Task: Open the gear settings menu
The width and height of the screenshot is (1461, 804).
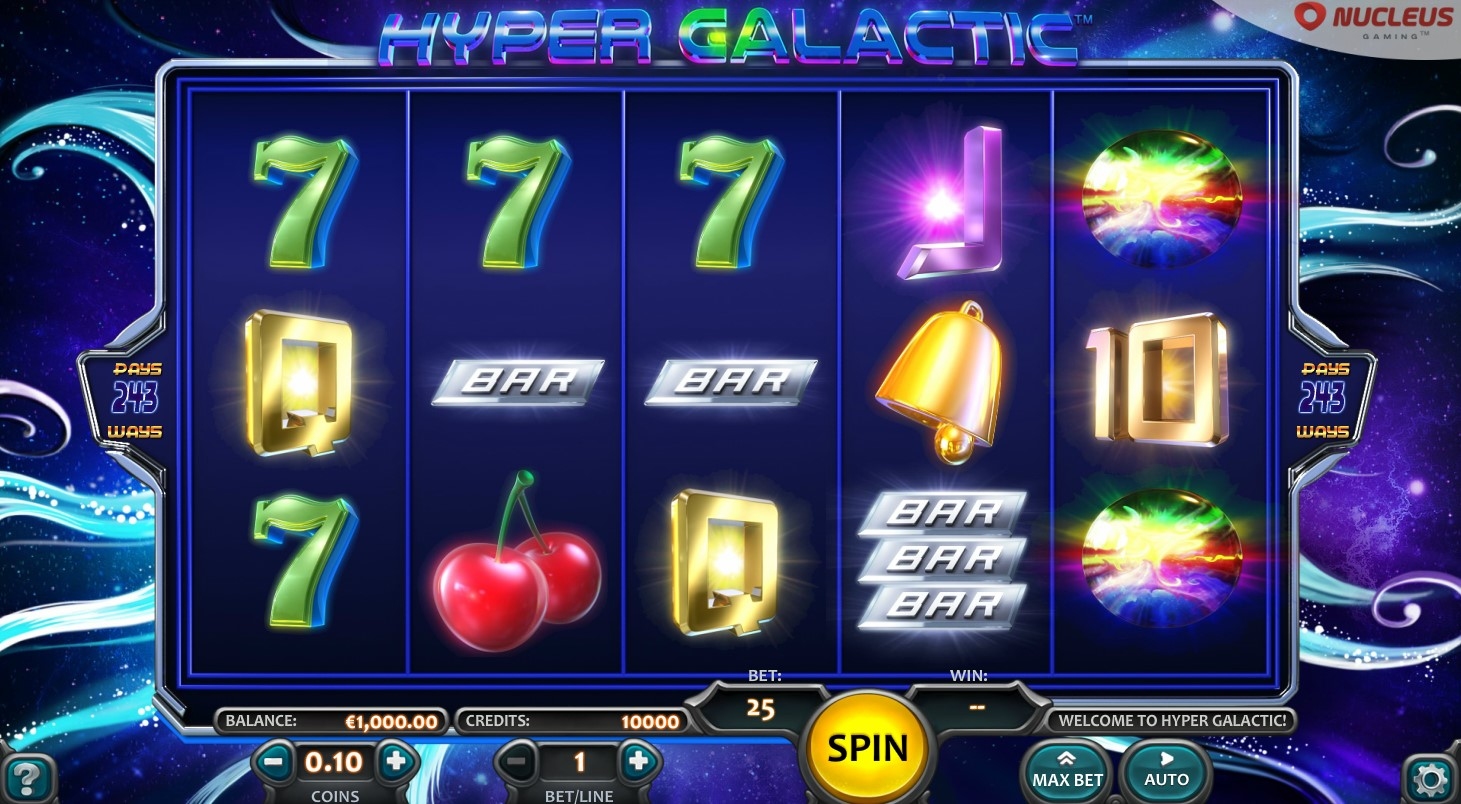Action: pos(1430,778)
